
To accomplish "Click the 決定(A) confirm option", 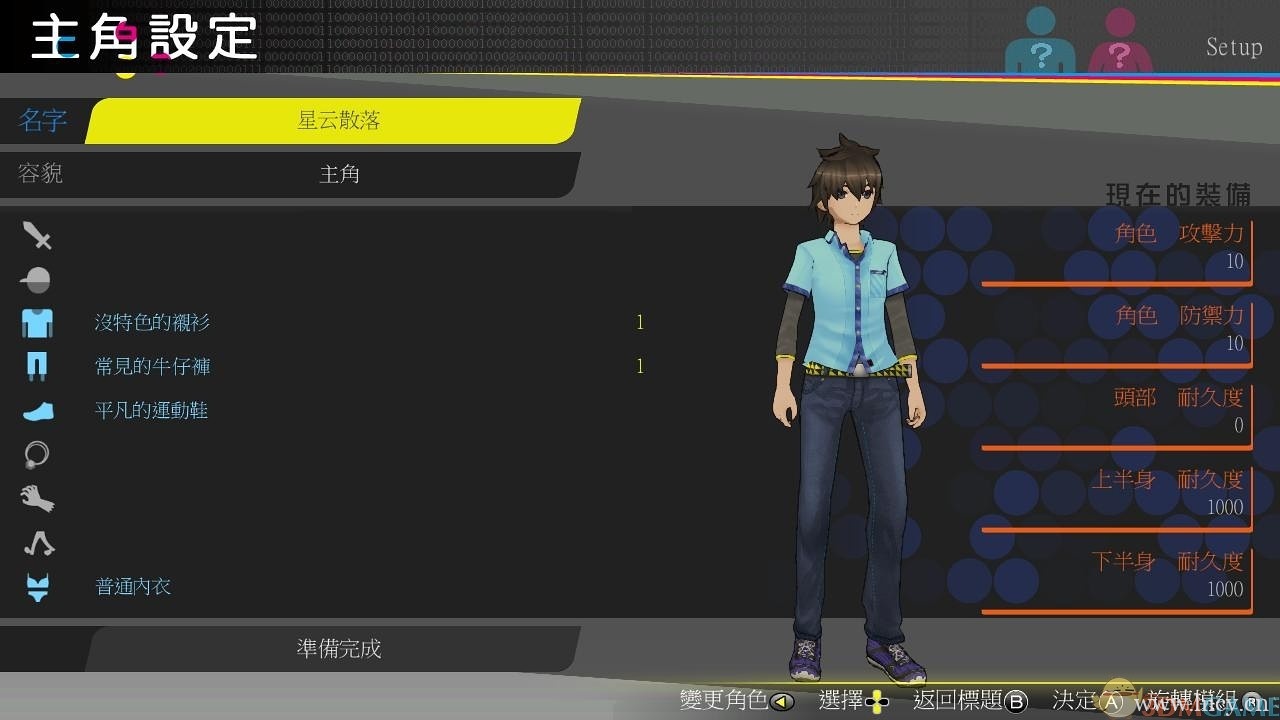I will 1088,701.
